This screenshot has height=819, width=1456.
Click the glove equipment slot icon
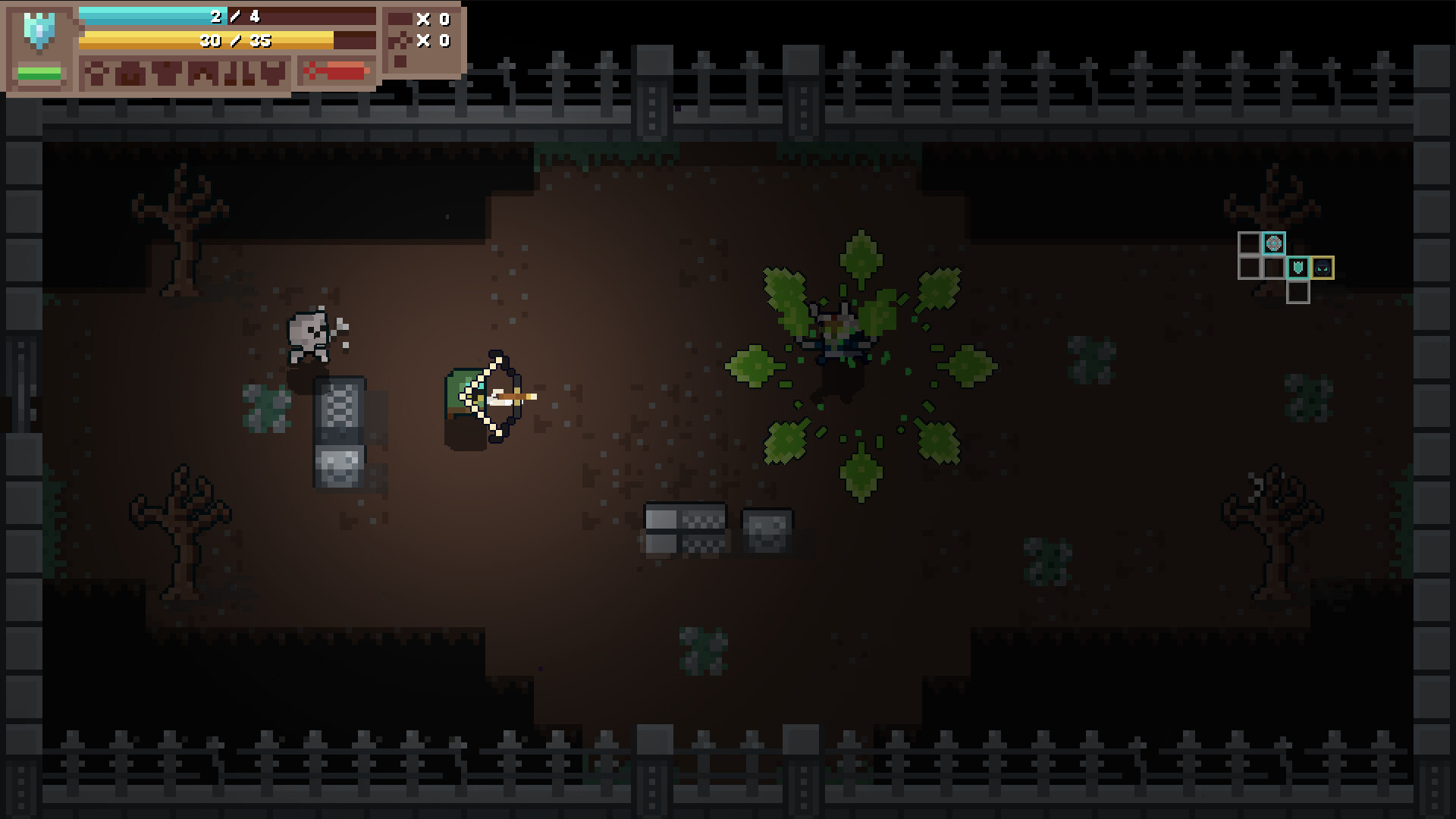pos(271,74)
